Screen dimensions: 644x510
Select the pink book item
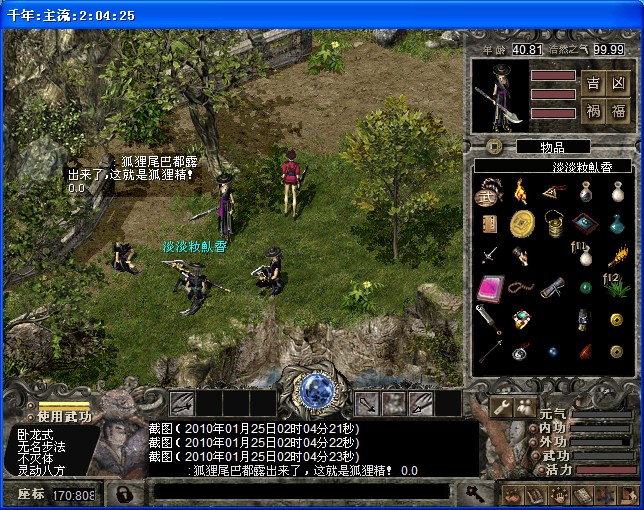point(488,289)
